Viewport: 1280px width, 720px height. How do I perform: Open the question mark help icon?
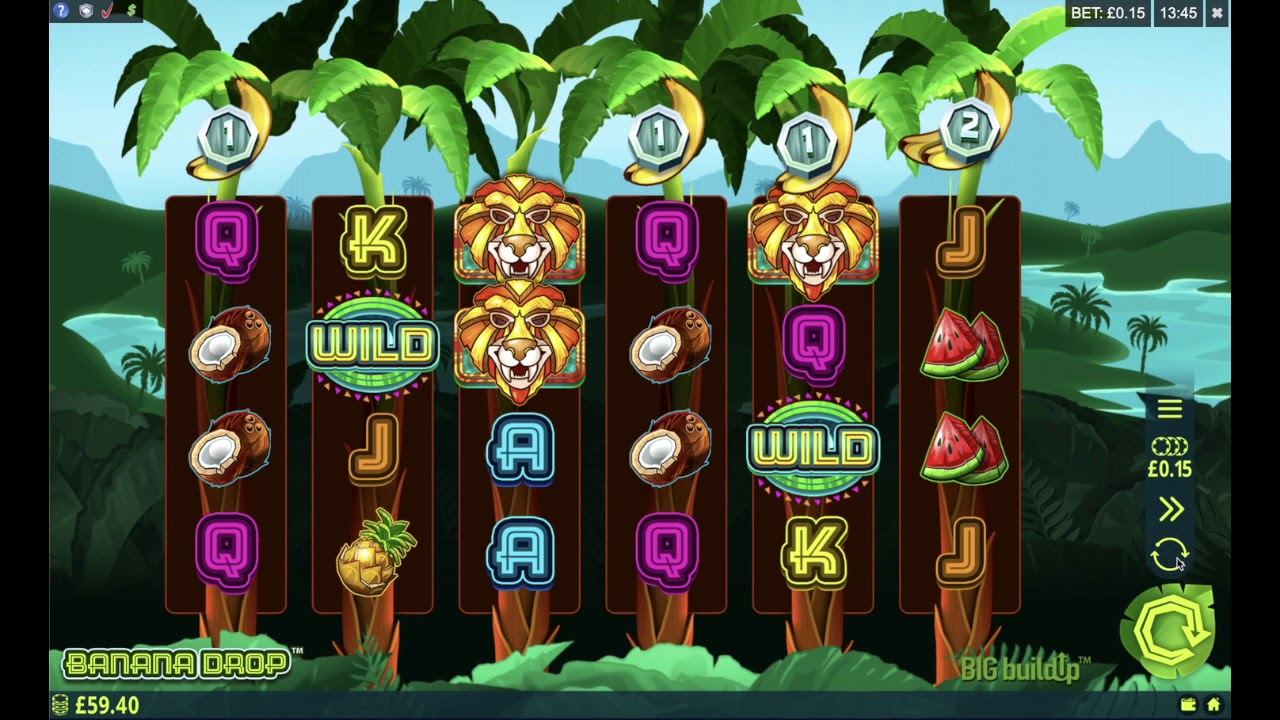[61, 11]
